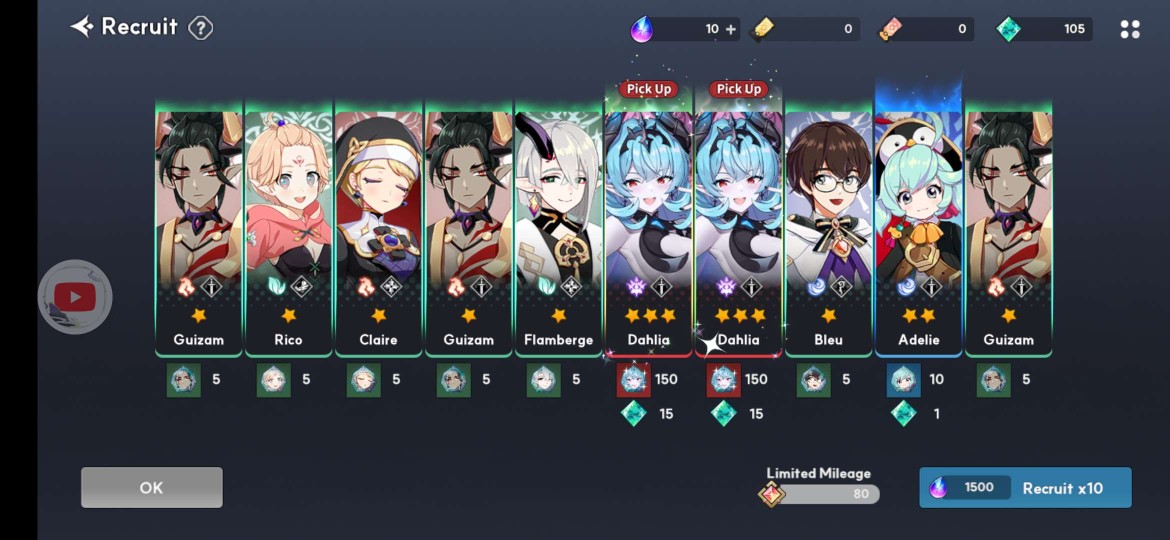Open the Adelie character card

point(918,230)
